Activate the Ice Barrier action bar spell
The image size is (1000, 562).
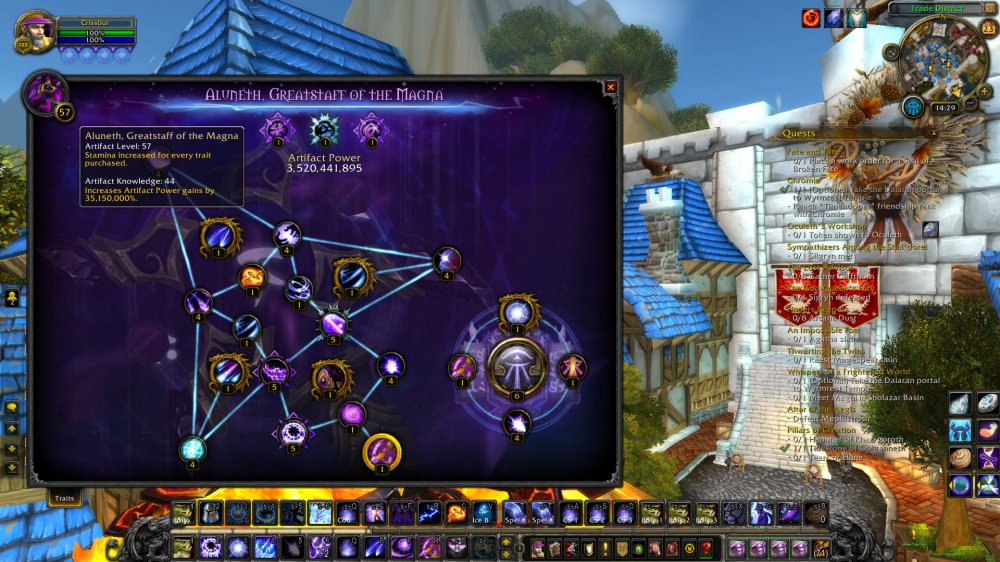point(483,512)
